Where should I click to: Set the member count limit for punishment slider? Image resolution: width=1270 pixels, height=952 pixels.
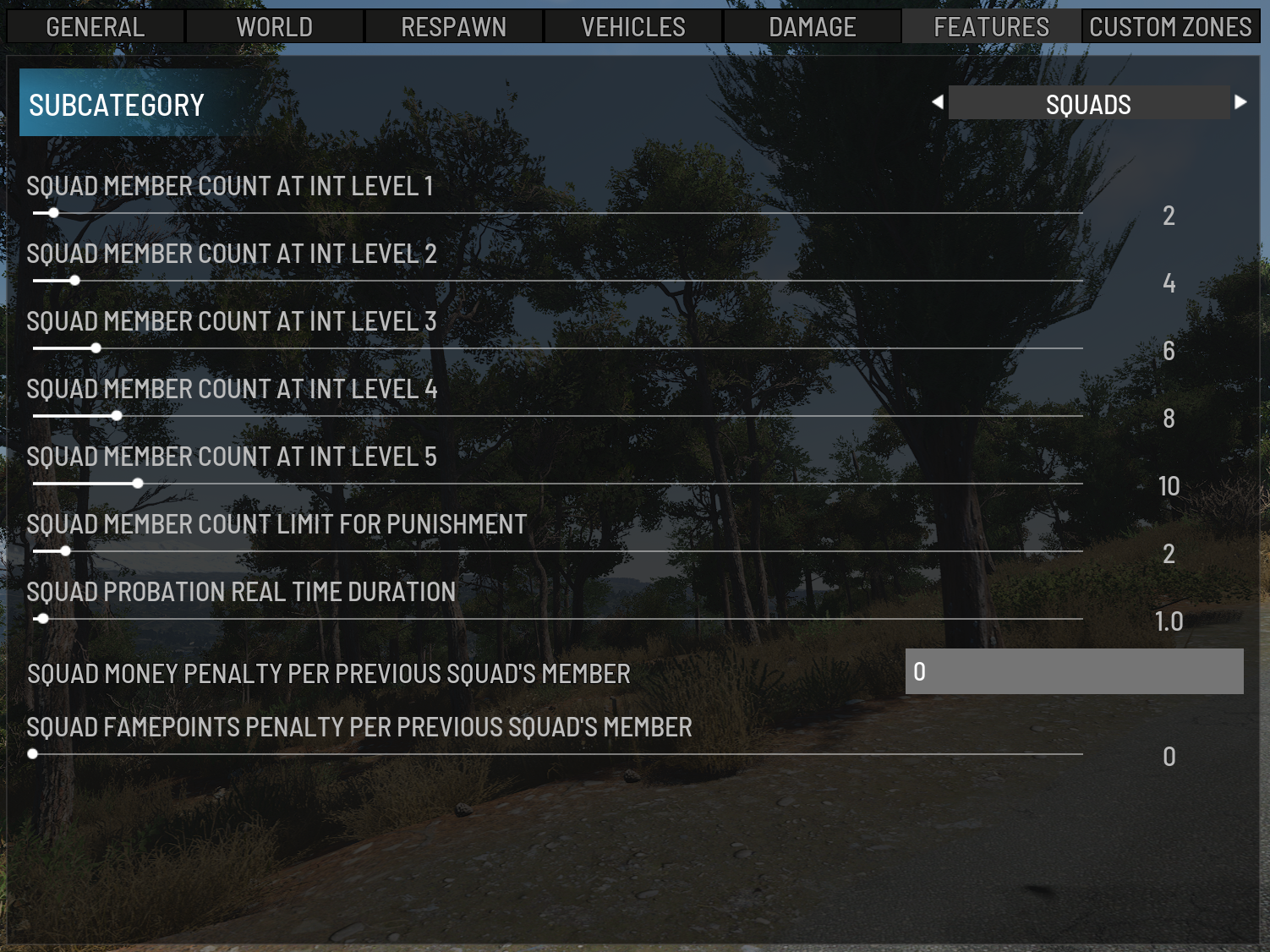tap(65, 551)
